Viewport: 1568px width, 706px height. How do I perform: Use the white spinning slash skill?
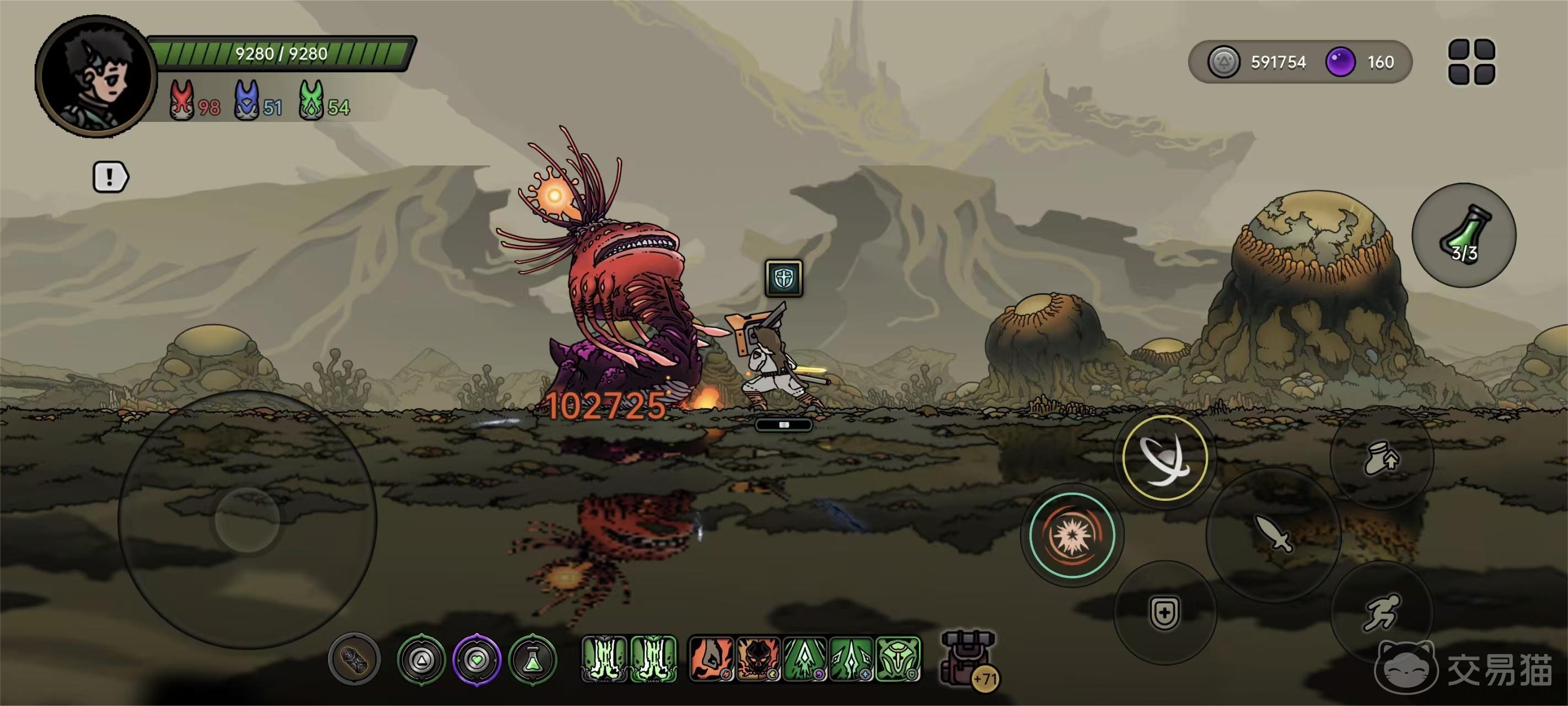coord(1164,458)
